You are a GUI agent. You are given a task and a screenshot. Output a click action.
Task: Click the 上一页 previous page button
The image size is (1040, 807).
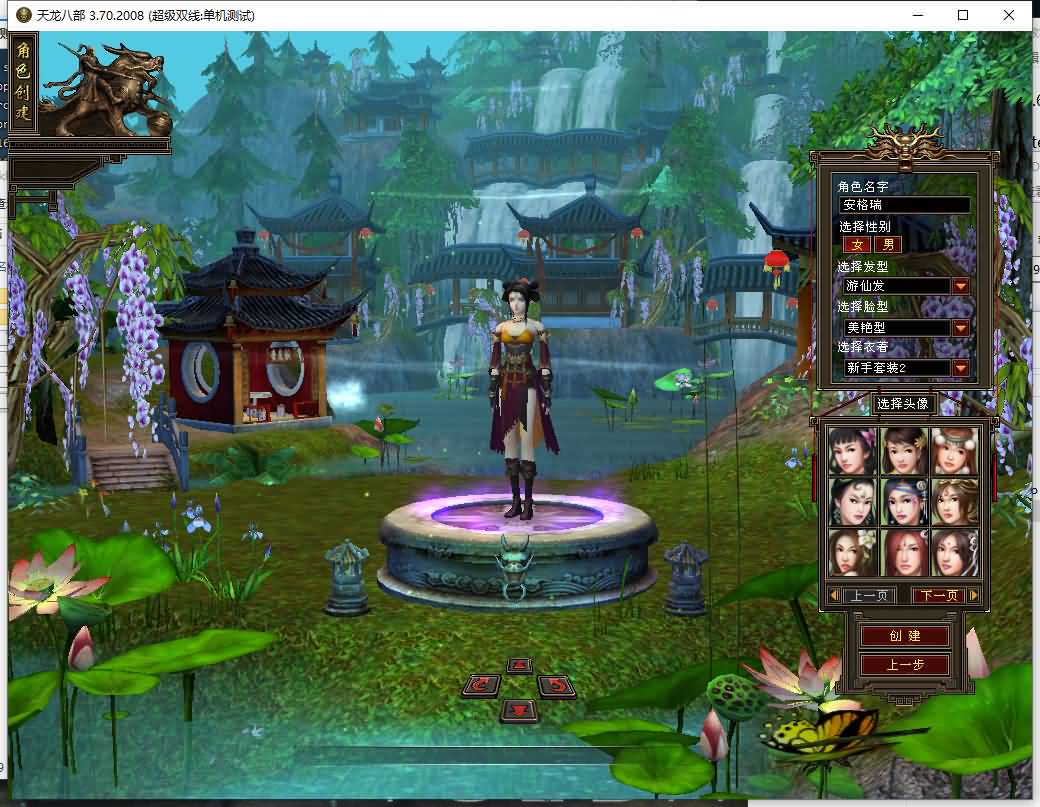(868, 596)
